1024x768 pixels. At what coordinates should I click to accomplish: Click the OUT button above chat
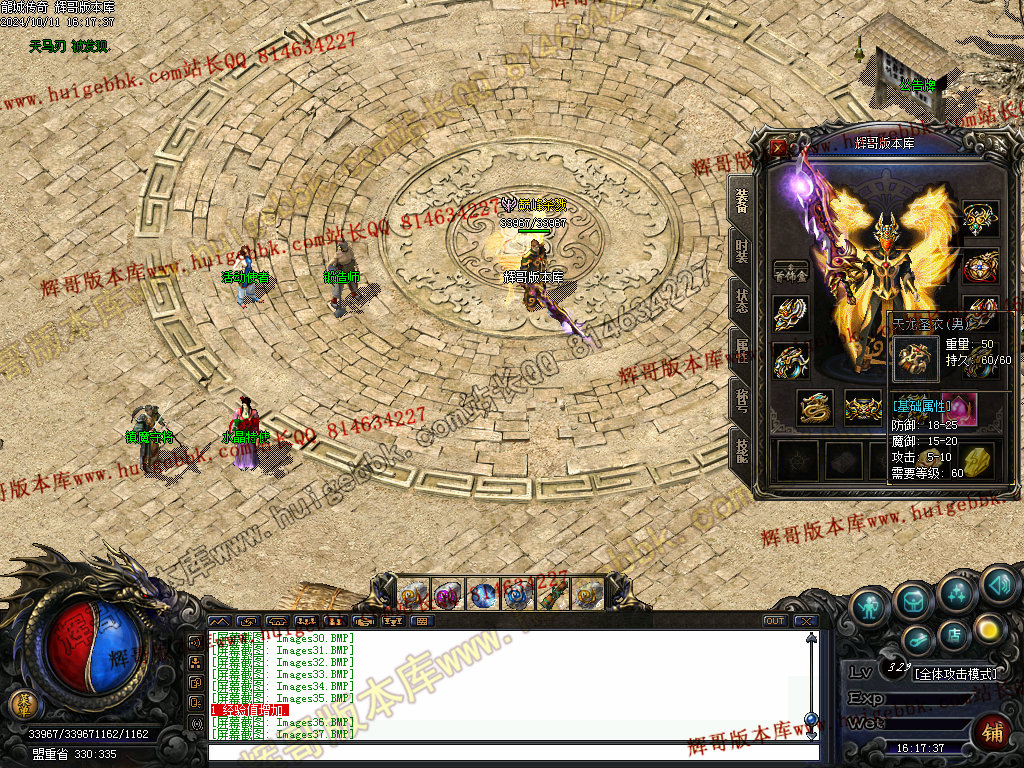[774, 621]
